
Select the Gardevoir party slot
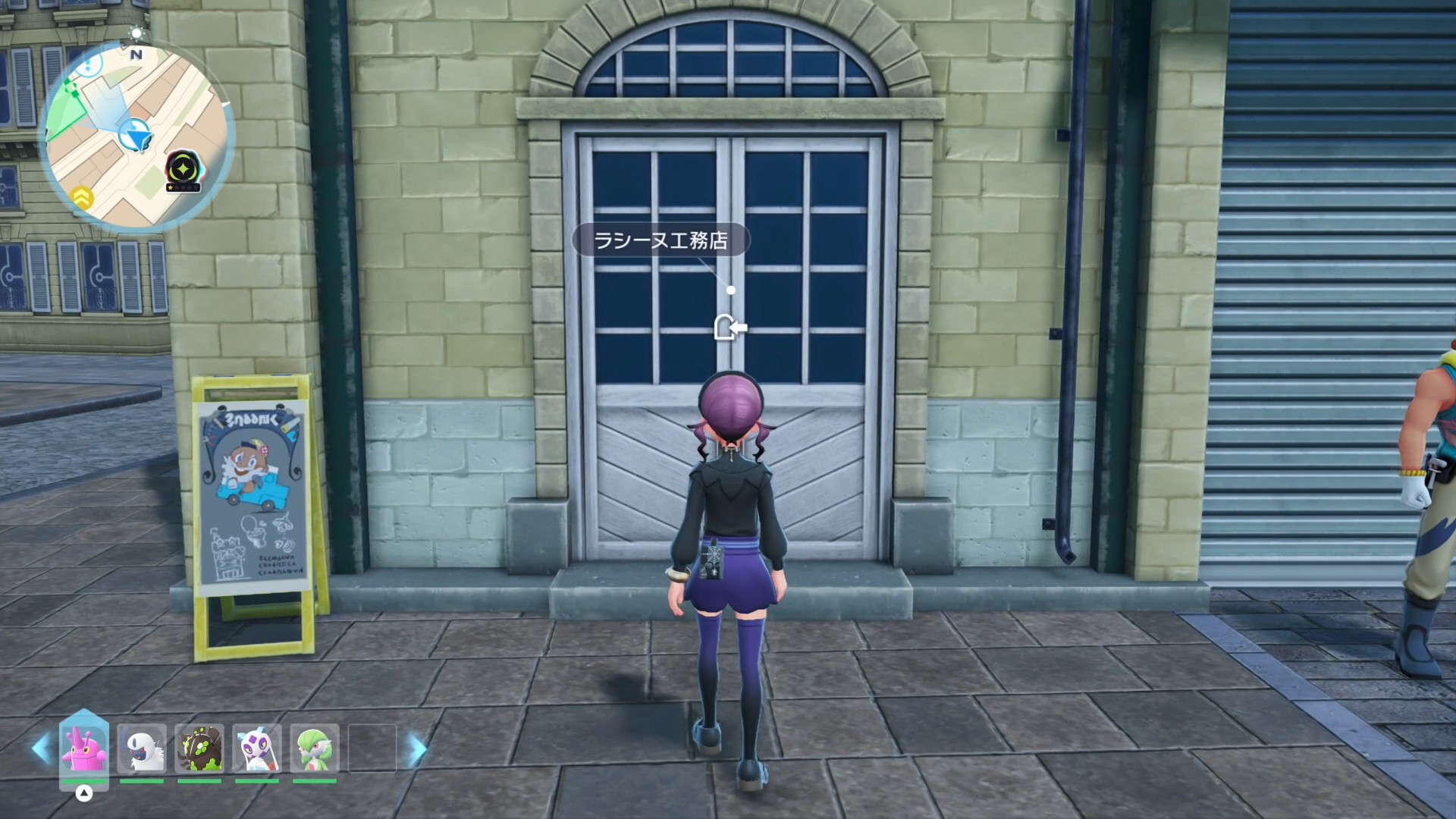tap(315, 748)
